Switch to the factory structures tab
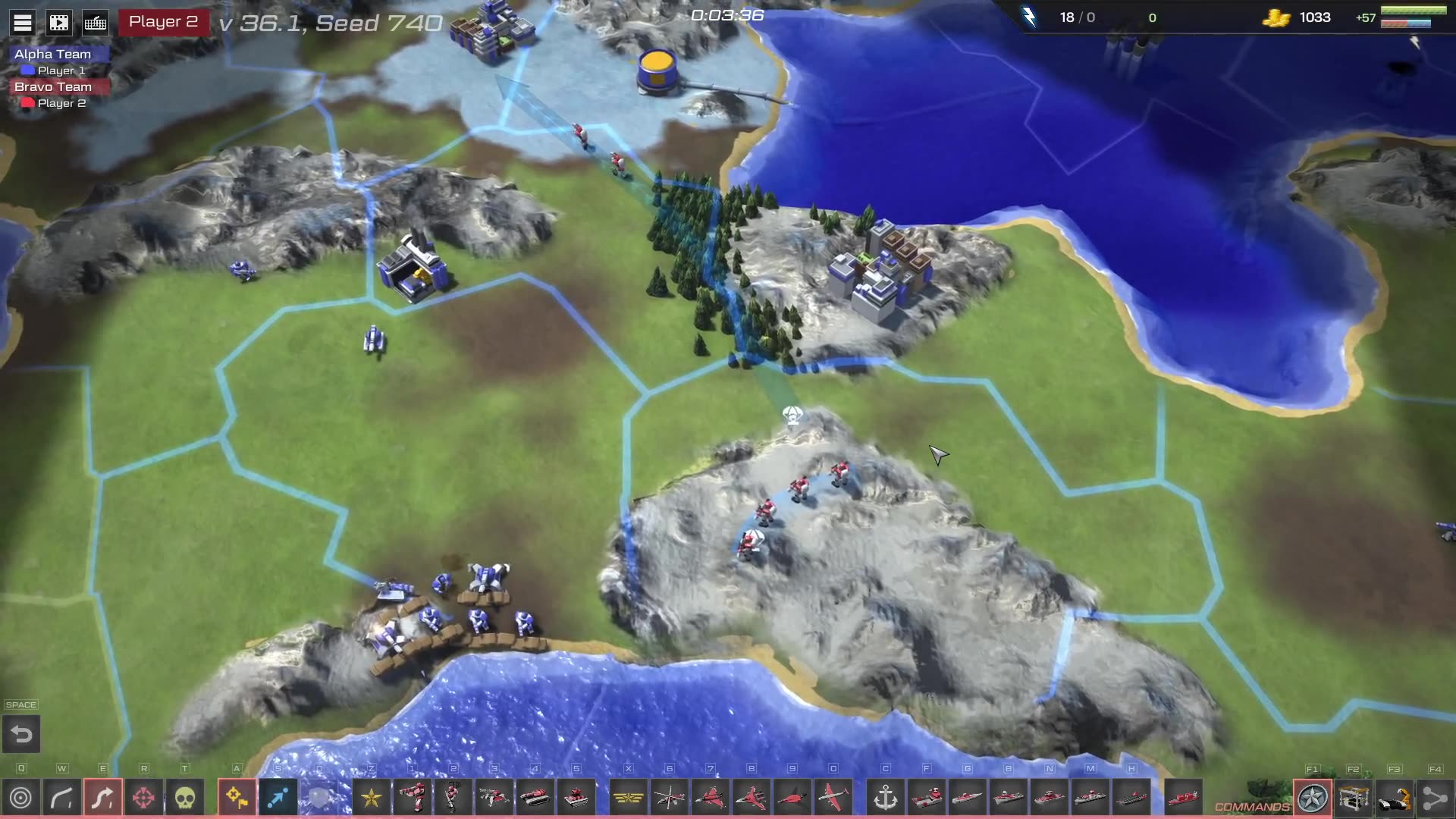The image size is (1456, 819). click(x=1354, y=798)
